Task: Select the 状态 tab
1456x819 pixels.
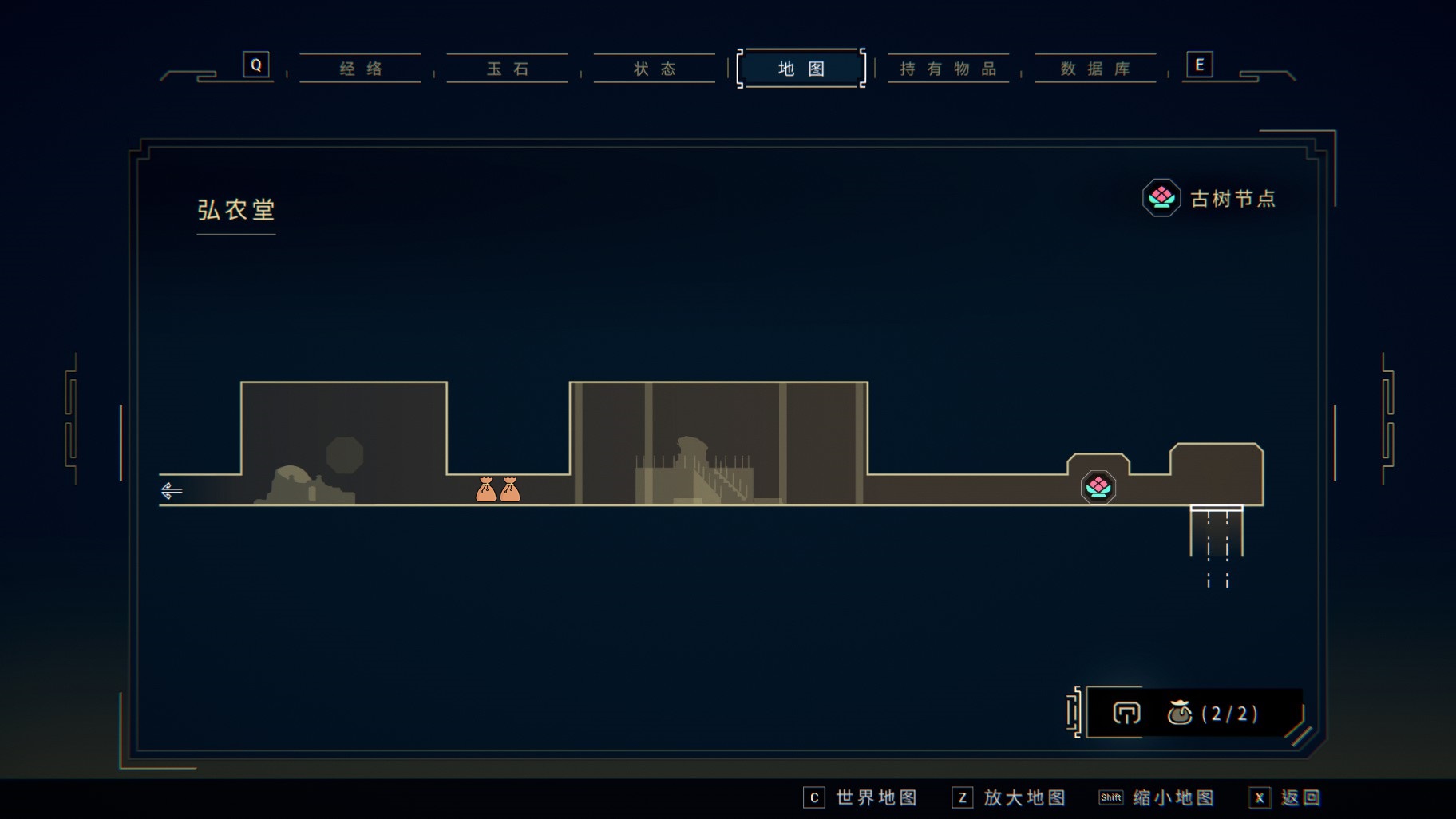Action: pos(655,69)
